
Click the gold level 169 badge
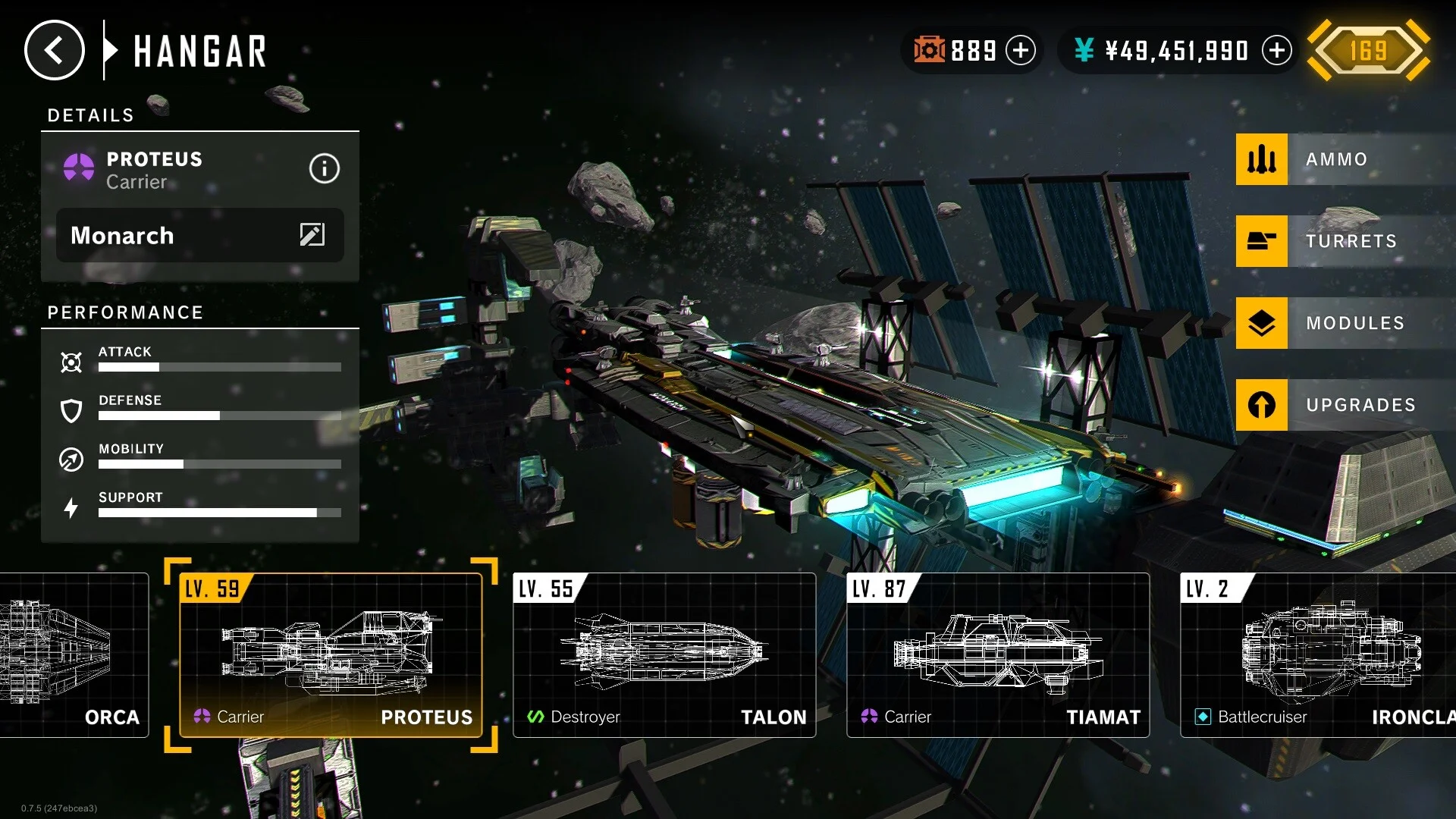(x=1368, y=51)
